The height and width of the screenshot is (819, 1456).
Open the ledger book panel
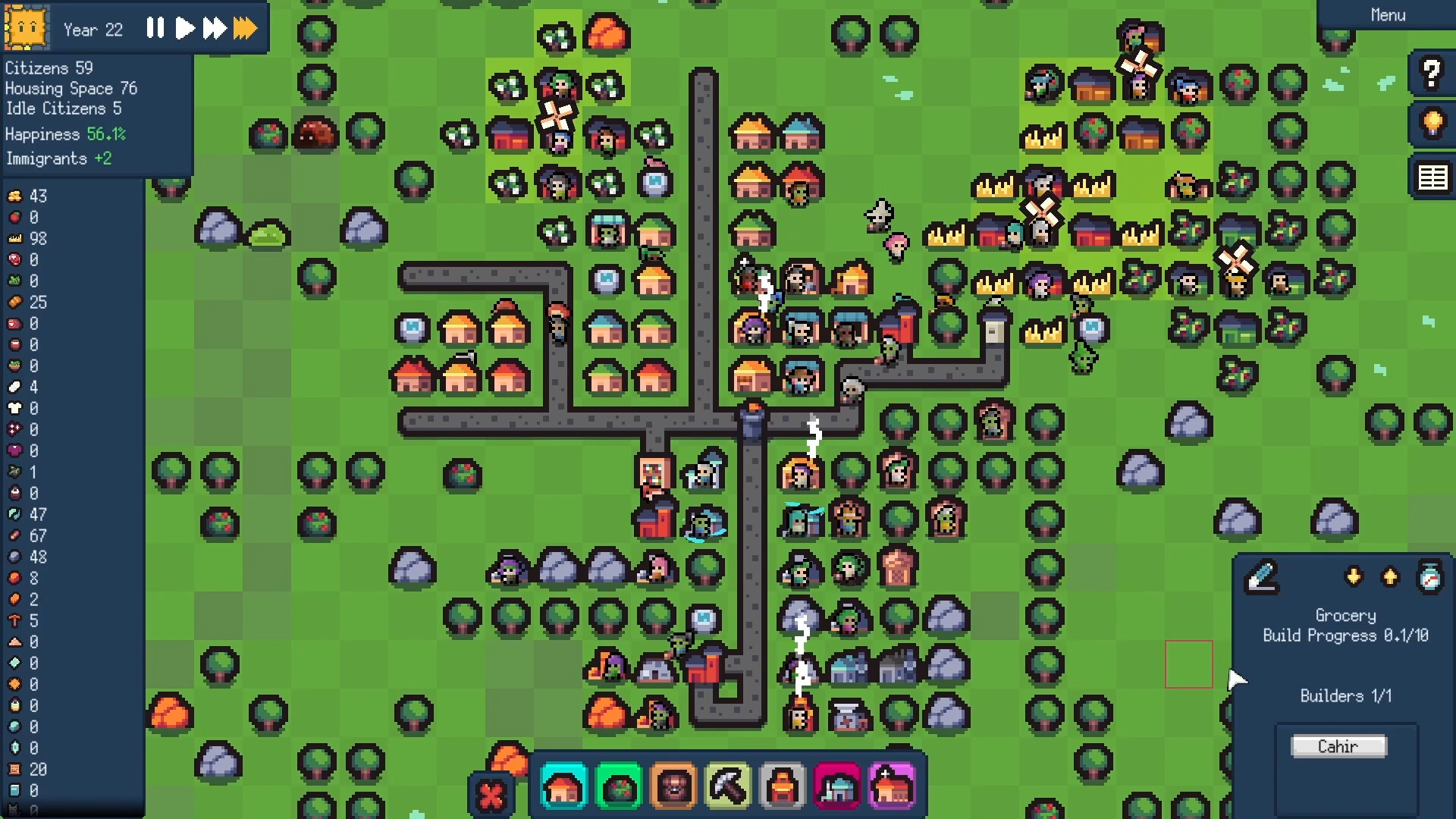pyautogui.click(x=1432, y=177)
